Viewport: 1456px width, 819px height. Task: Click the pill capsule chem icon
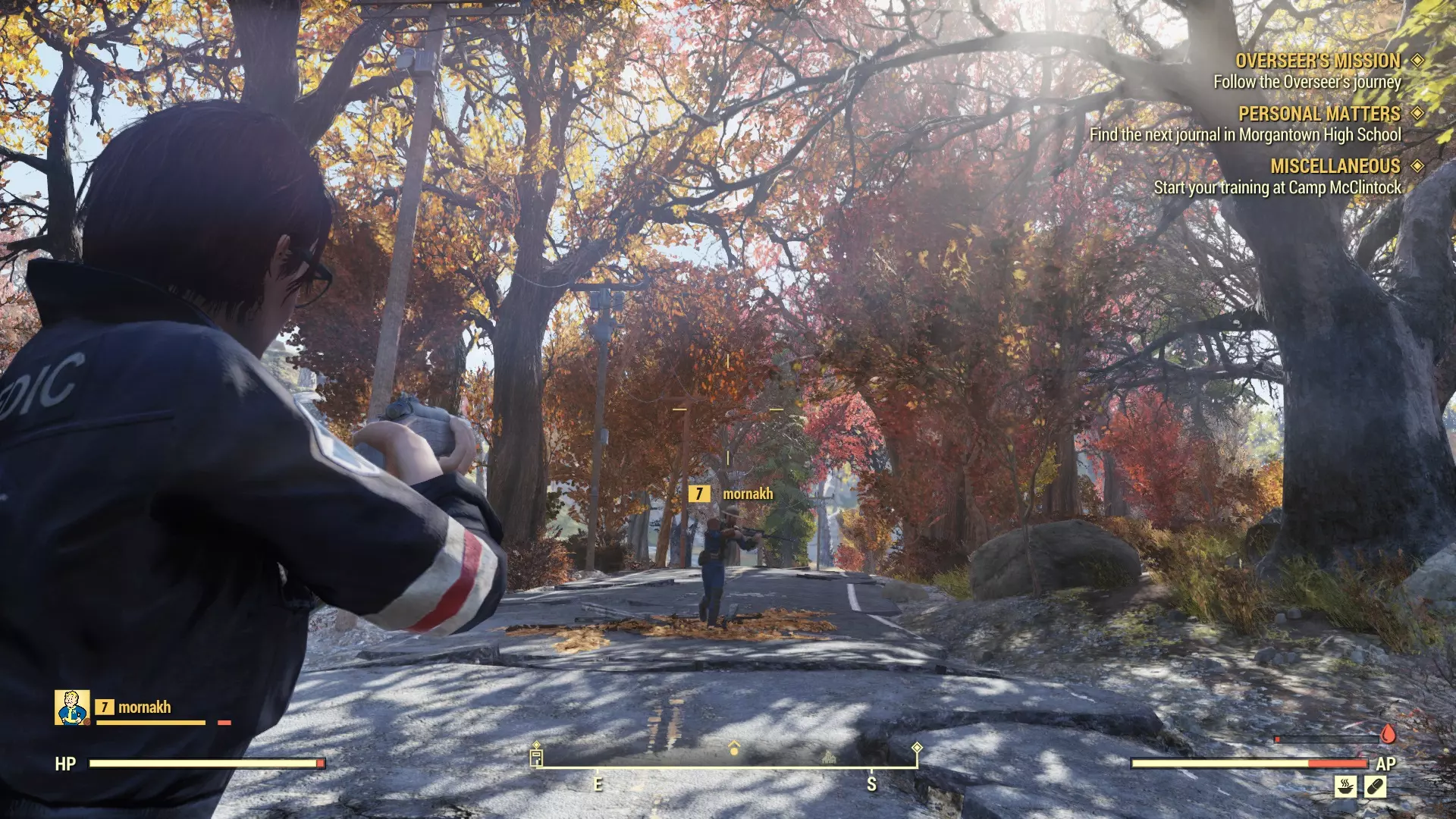(x=1375, y=786)
